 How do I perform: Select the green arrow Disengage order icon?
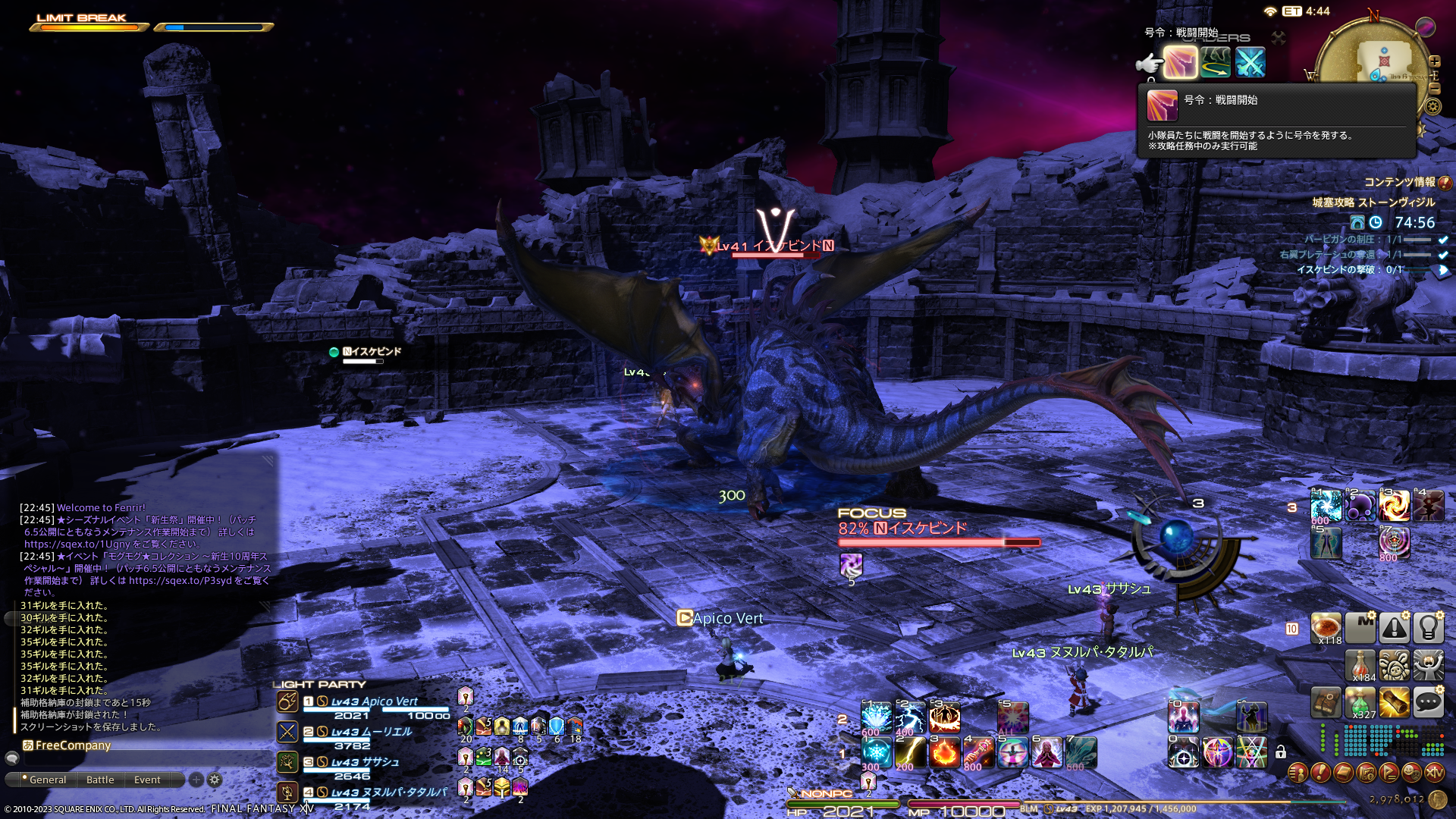[x=1215, y=62]
